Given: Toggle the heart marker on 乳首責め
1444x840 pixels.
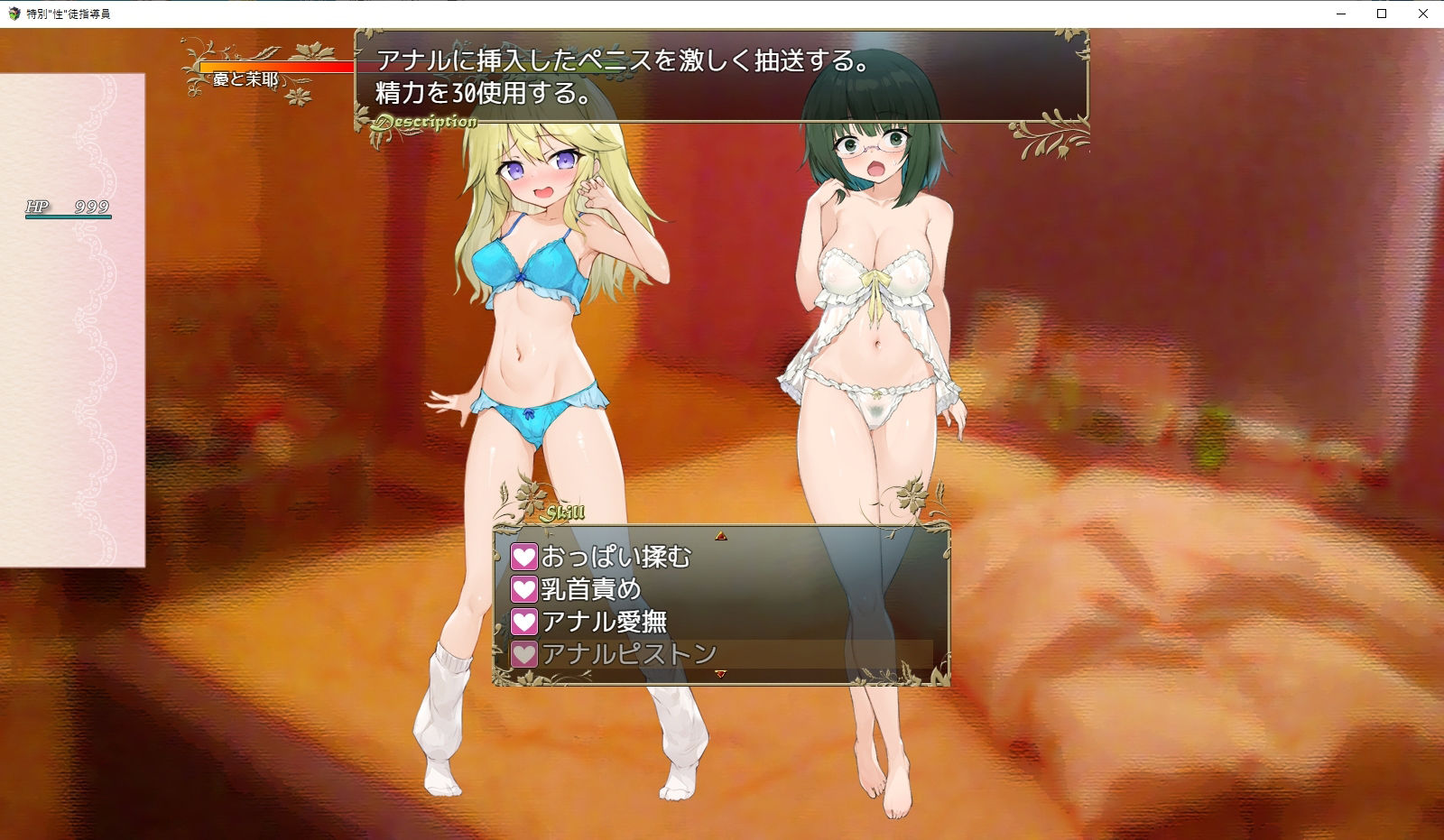Looking at the screenshot, I should [x=523, y=587].
